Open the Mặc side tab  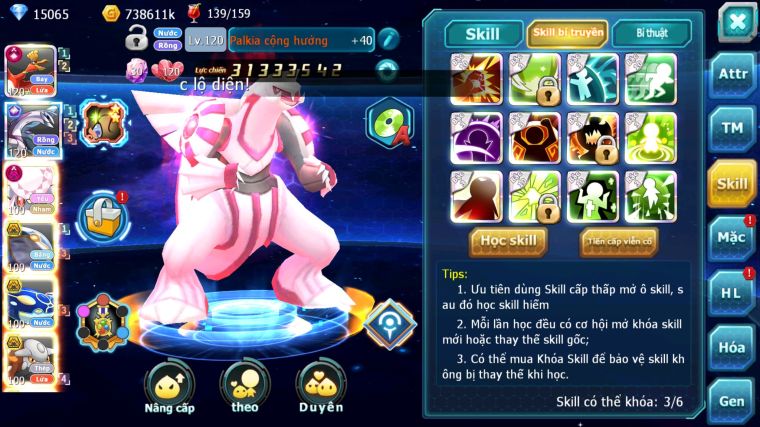tap(732, 238)
